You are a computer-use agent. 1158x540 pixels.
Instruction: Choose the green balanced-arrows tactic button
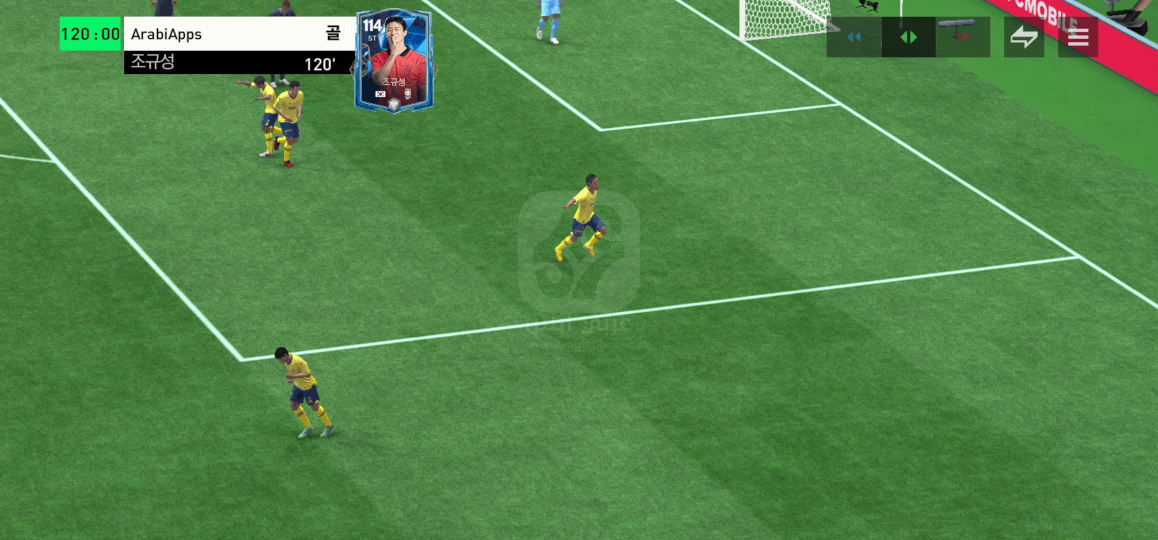point(908,37)
